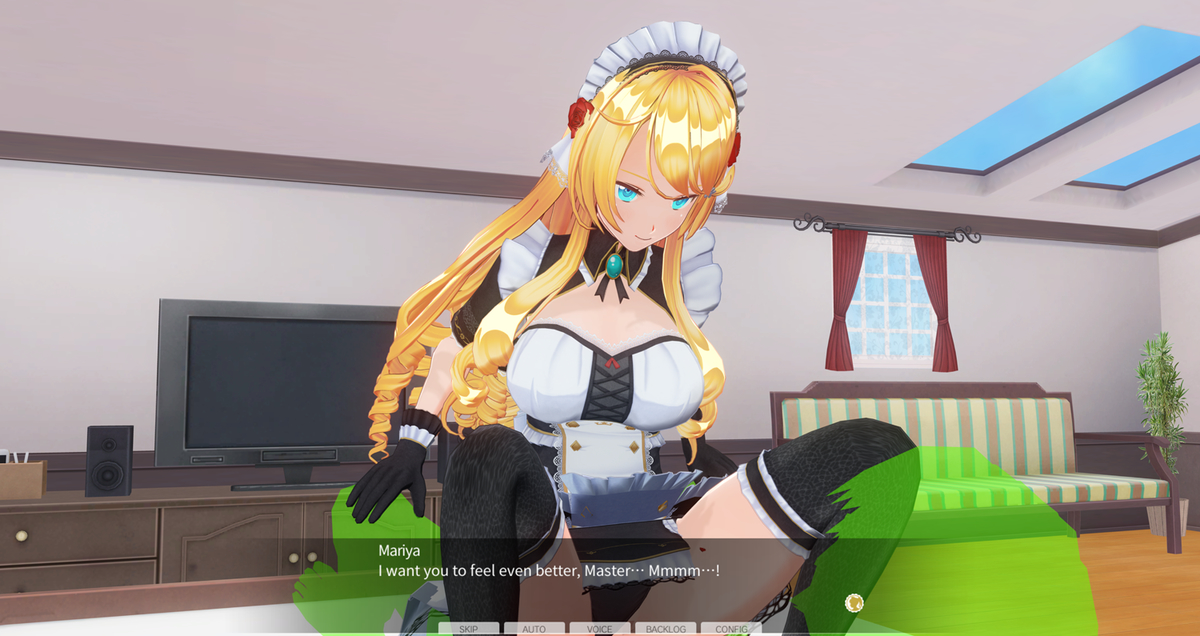1200x636 pixels.
Task: Open the CONFIG menu
Action: pos(731,629)
